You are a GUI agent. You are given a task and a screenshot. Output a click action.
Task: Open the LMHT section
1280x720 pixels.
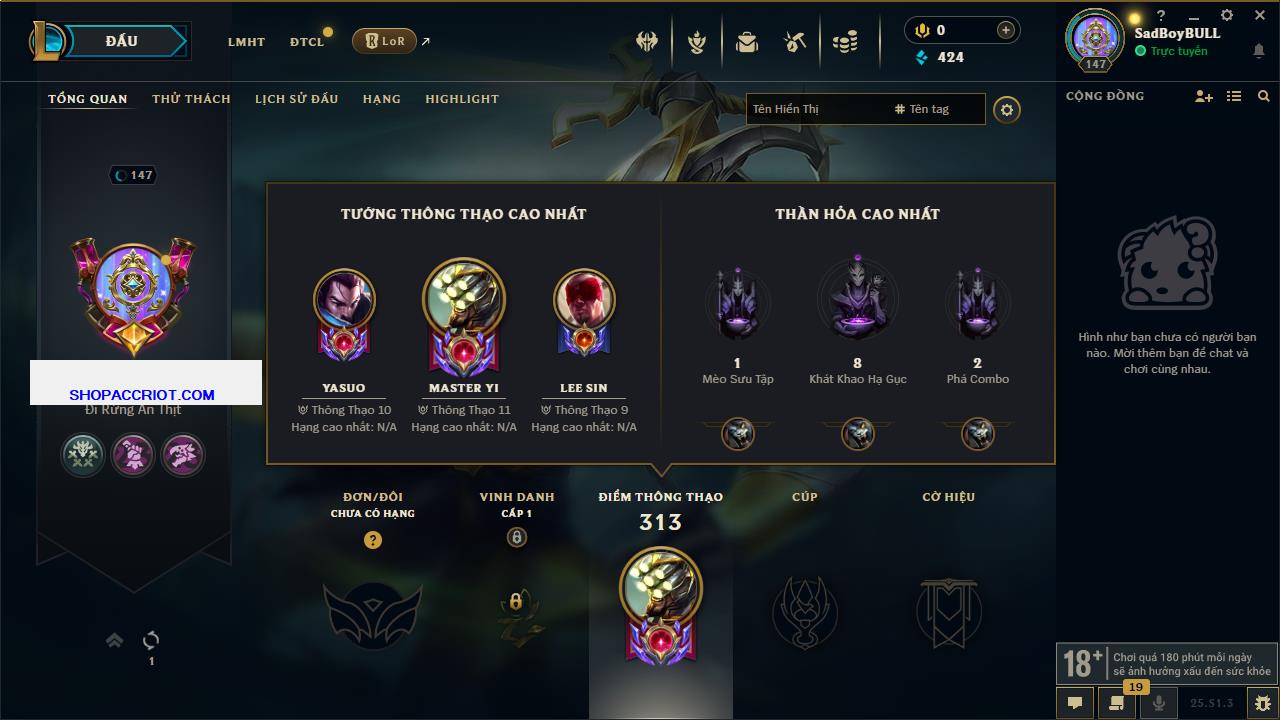246,42
